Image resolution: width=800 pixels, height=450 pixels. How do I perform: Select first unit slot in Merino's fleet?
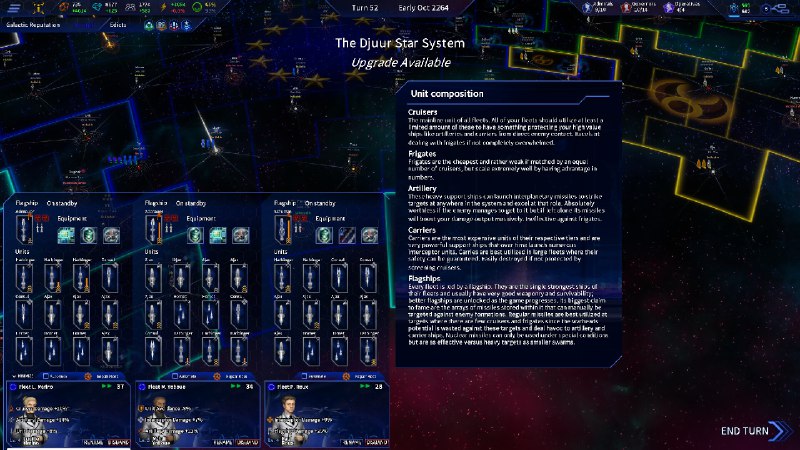24,277
